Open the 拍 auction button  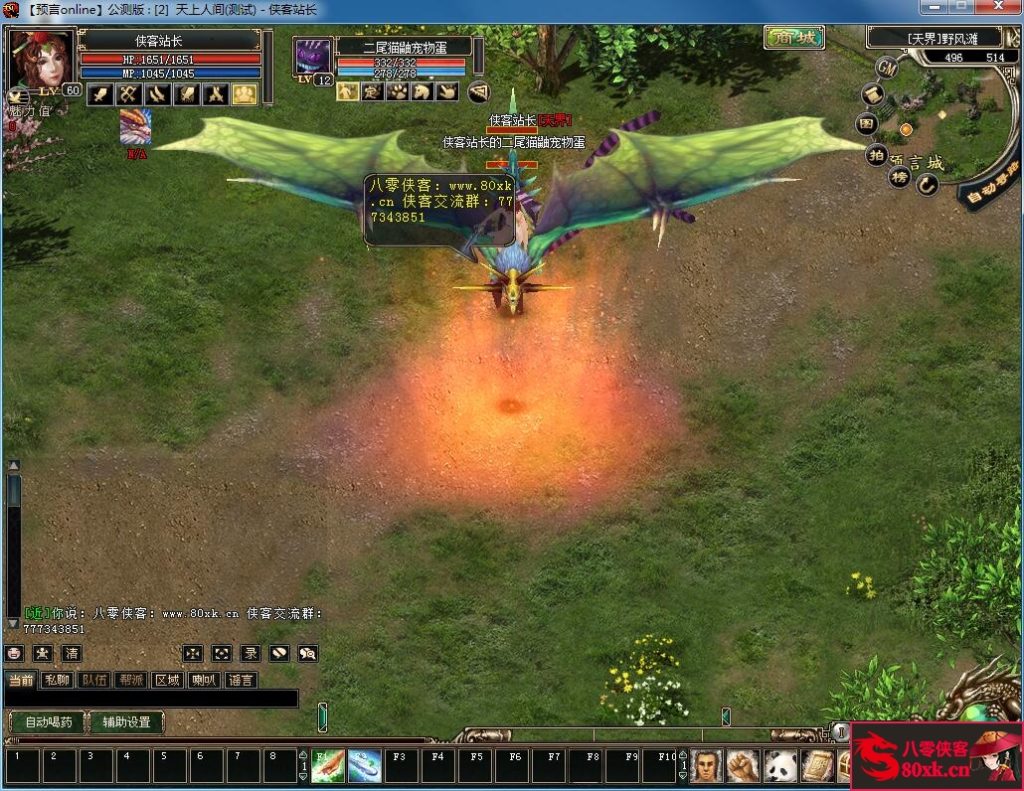click(x=876, y=154)
